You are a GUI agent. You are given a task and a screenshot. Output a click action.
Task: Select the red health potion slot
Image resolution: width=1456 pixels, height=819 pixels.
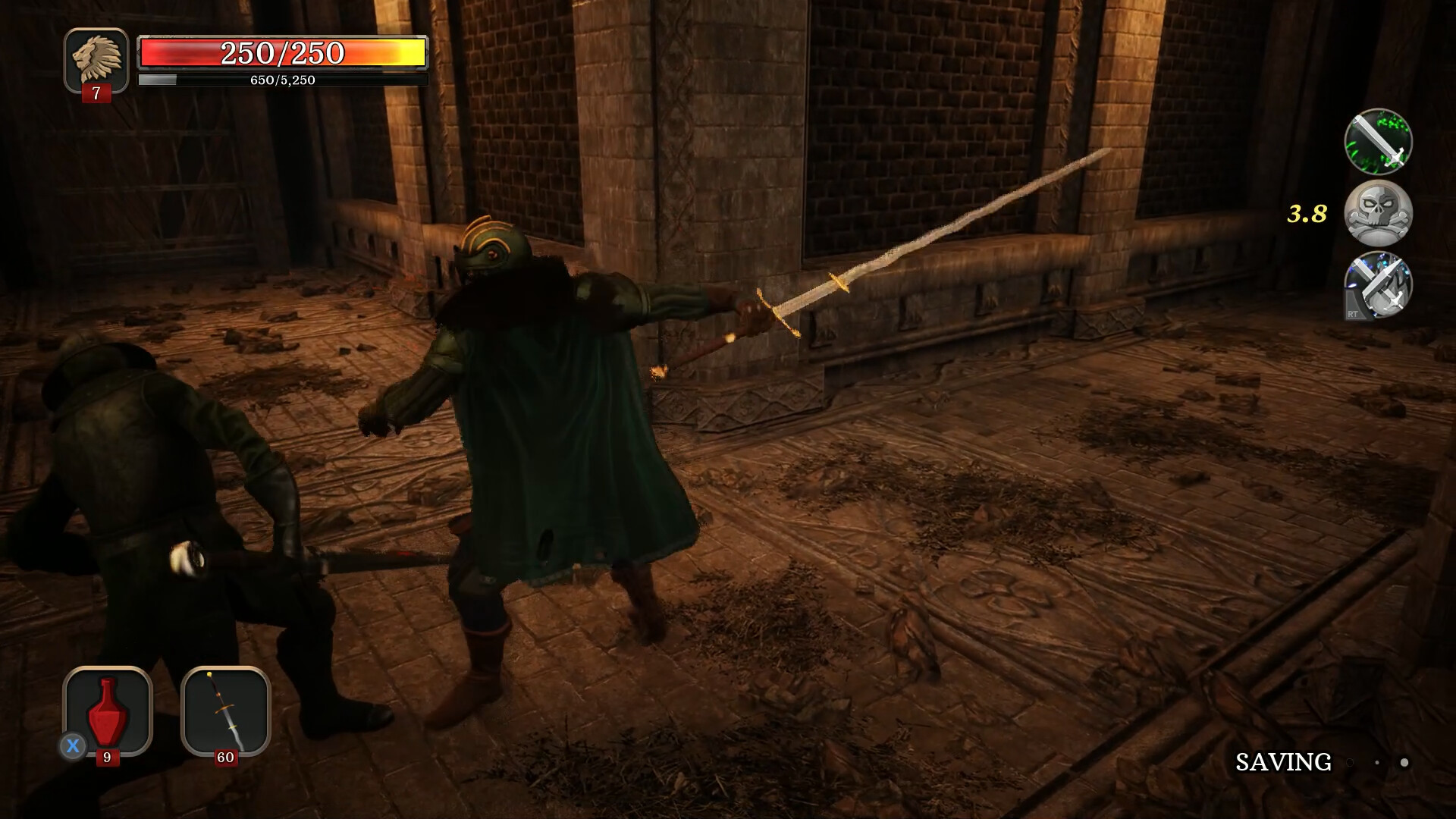pyautogui.click(x=108, y=710)
